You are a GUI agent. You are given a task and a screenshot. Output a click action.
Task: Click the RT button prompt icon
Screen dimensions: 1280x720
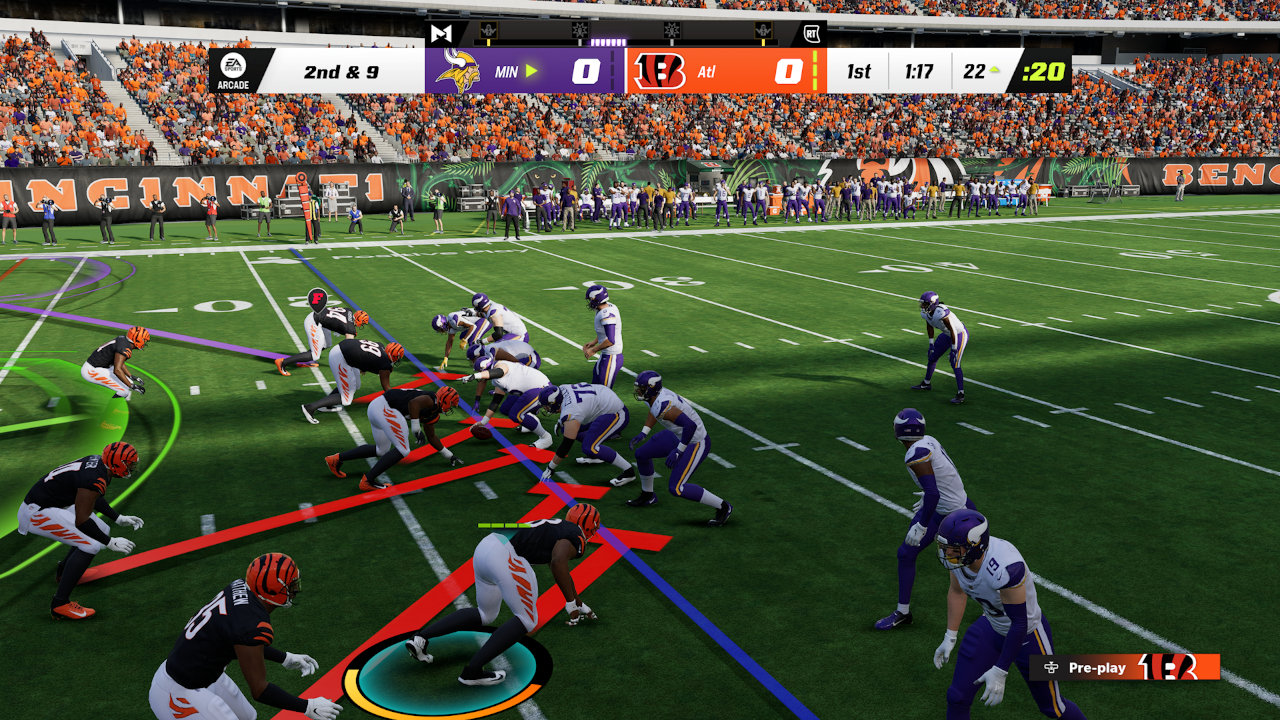click(810, 31)
